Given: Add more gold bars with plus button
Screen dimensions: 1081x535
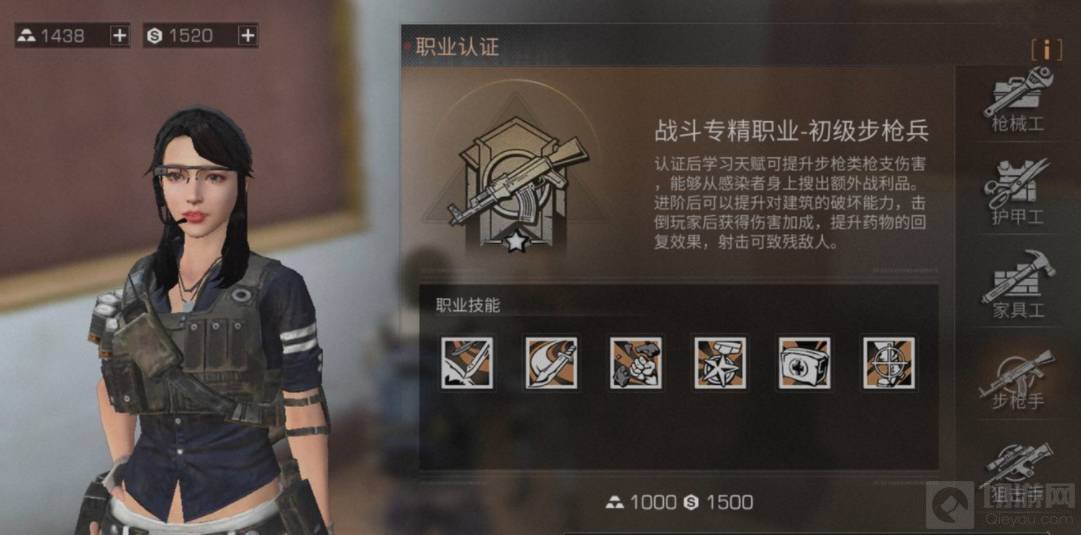Looking at the screenshot, I should point(119,36).
